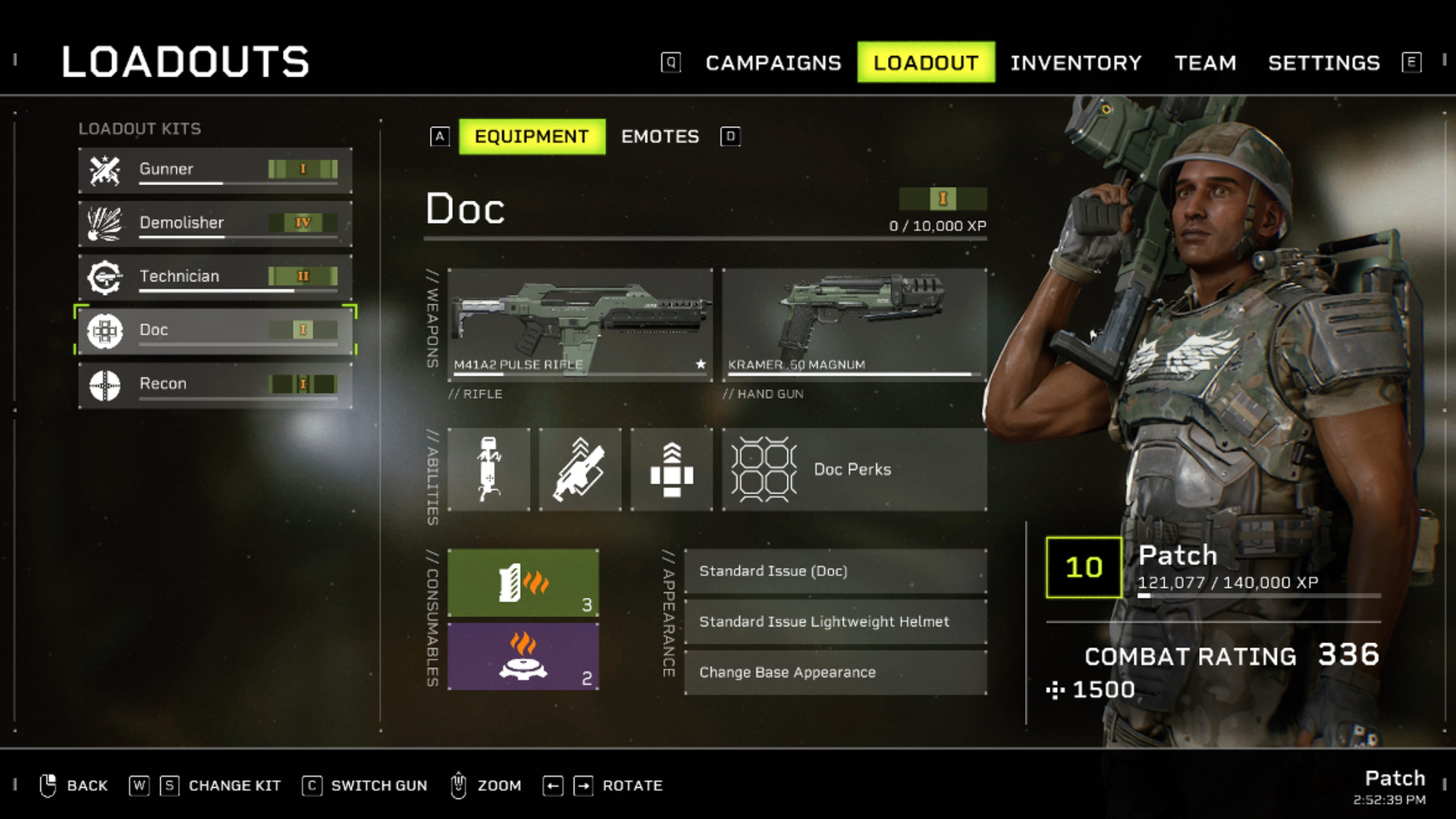Choose the green incendiary ammo consumable
The height and width of the screenshot is (819, 1456).
pos(522,582)
